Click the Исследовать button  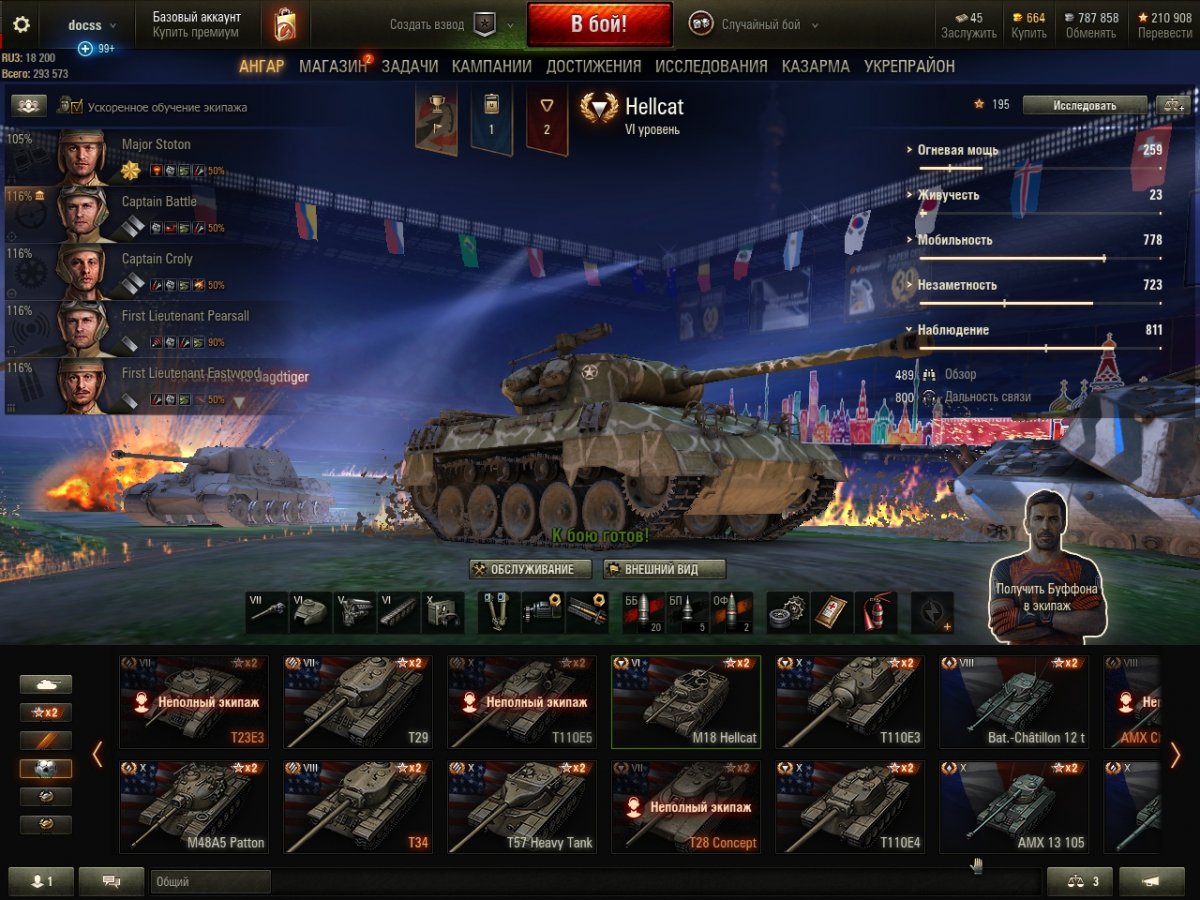point(1084,105)
